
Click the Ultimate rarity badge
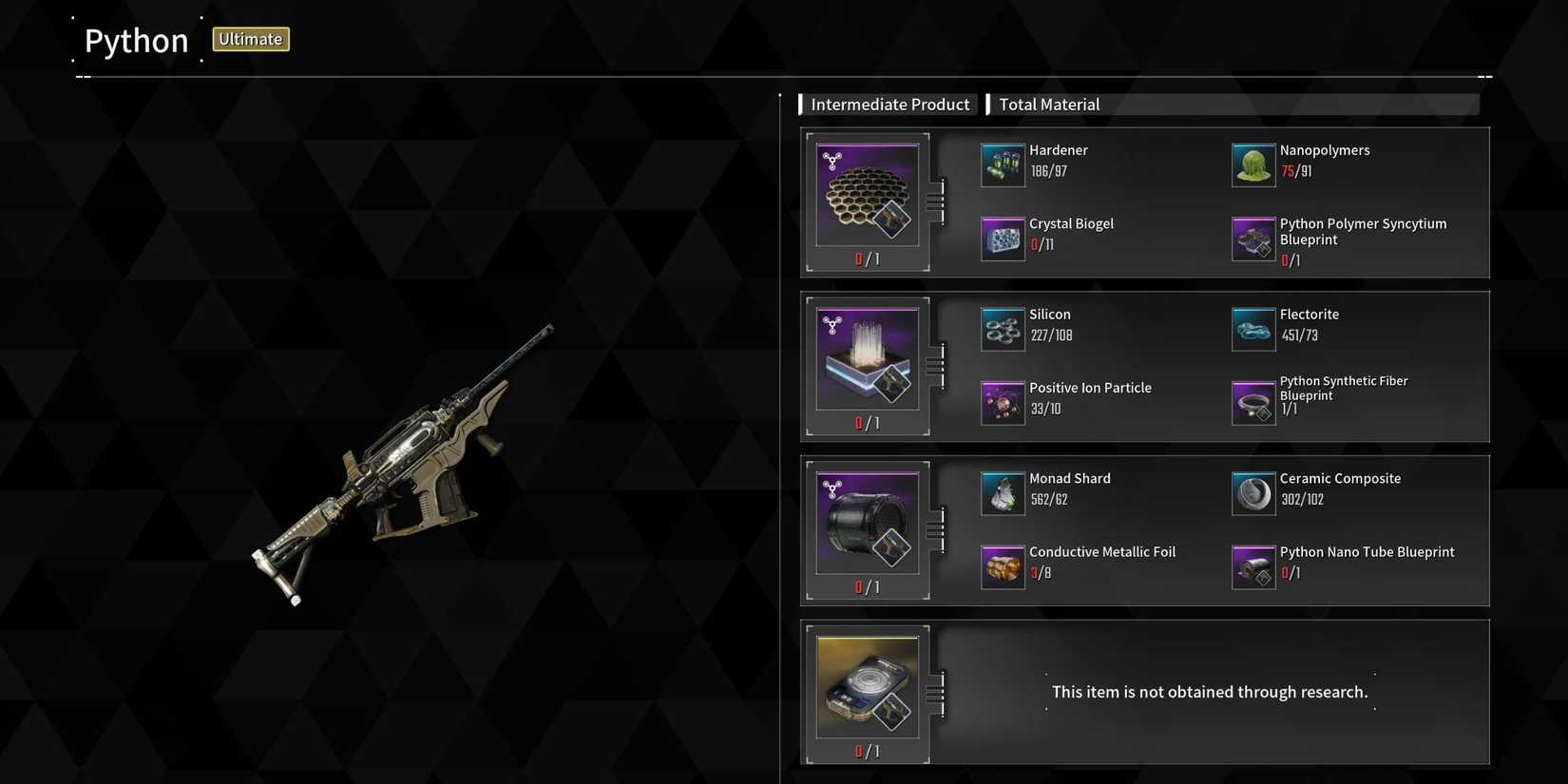pos(250,39)
